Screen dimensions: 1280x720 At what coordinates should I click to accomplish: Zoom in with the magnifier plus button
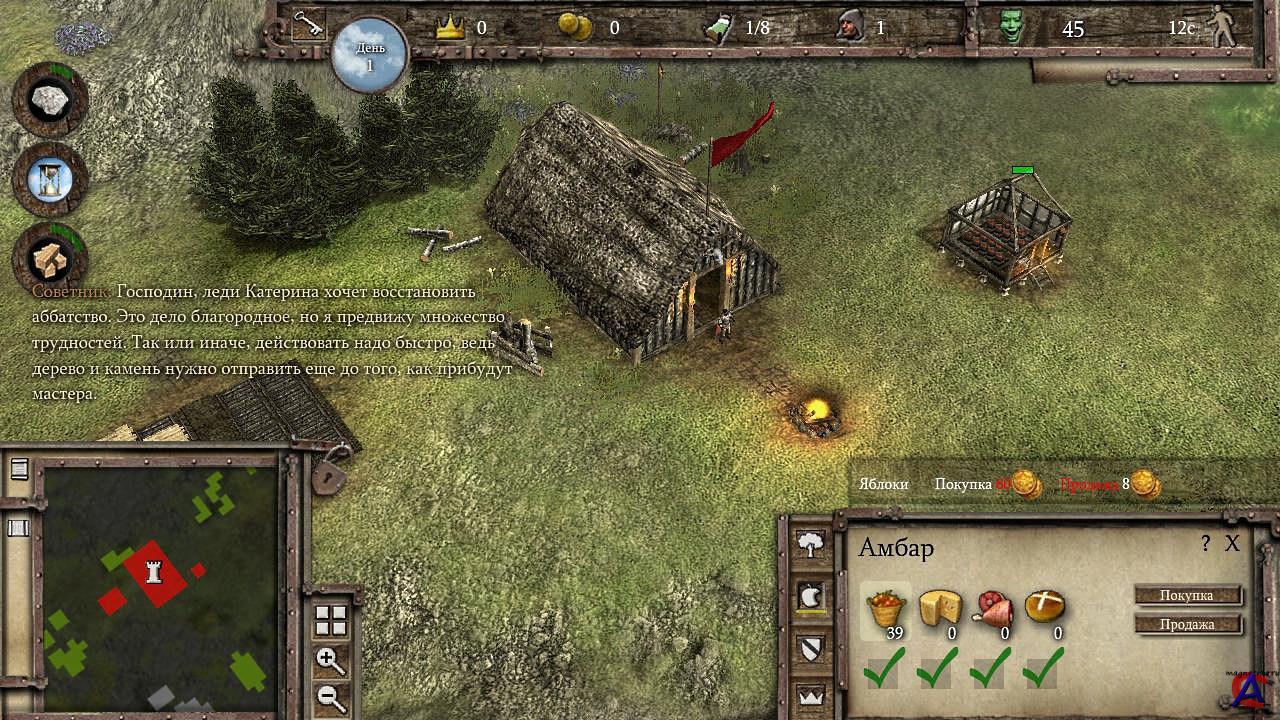pyautogui.click(x=330, y=660)
